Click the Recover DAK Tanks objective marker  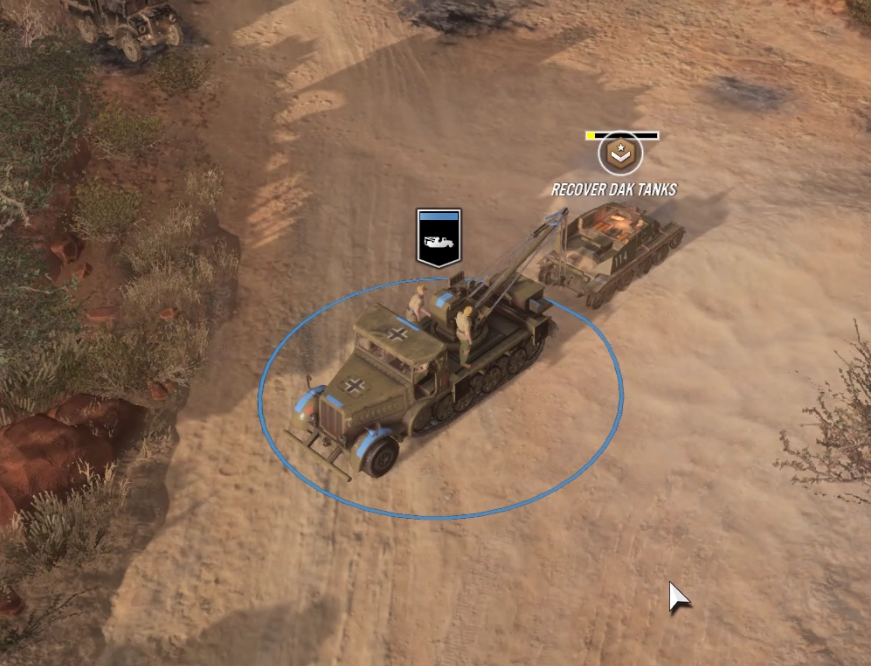tap(620, 156)
